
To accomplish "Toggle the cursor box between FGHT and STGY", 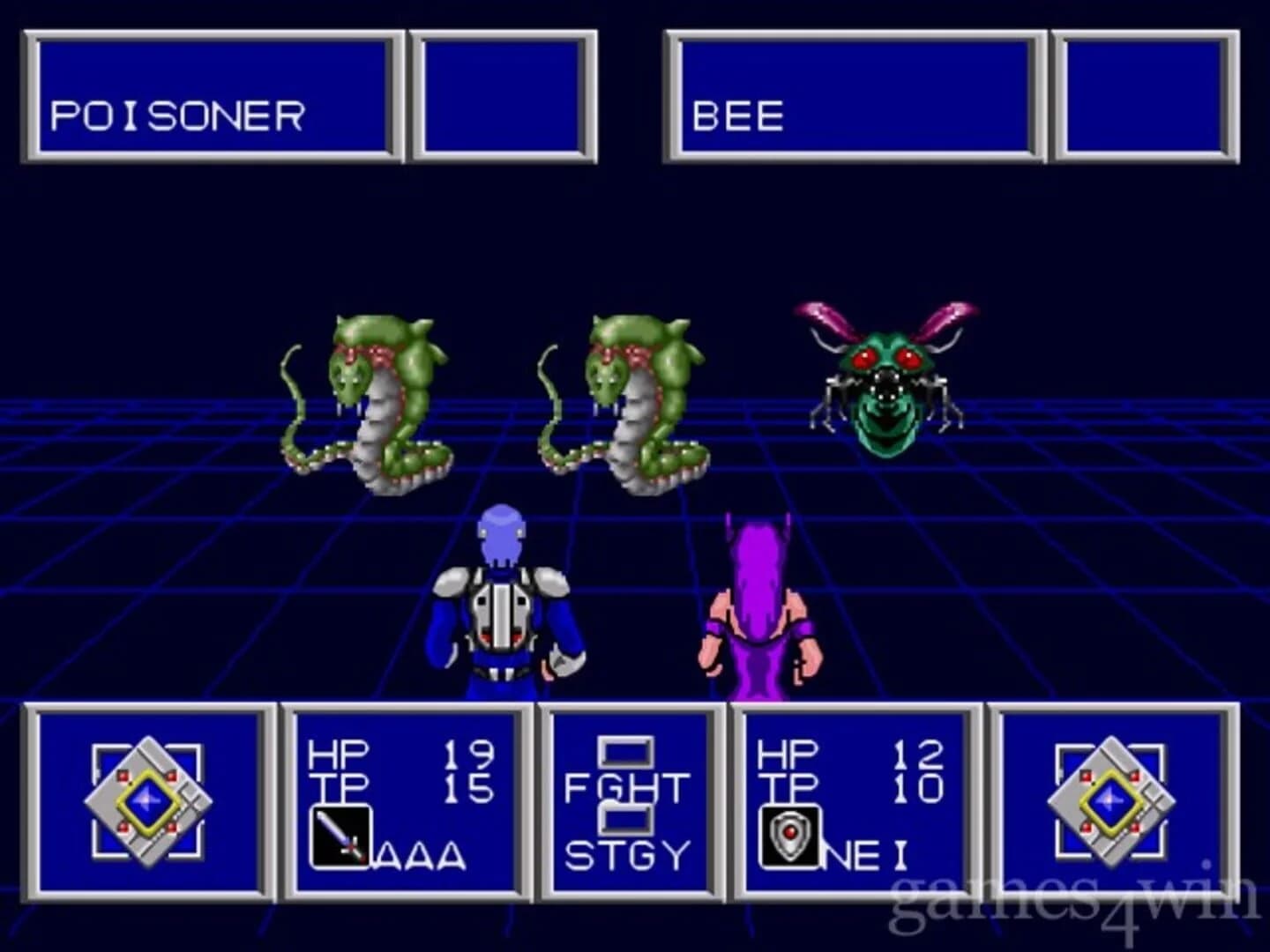I will point(626,820).
